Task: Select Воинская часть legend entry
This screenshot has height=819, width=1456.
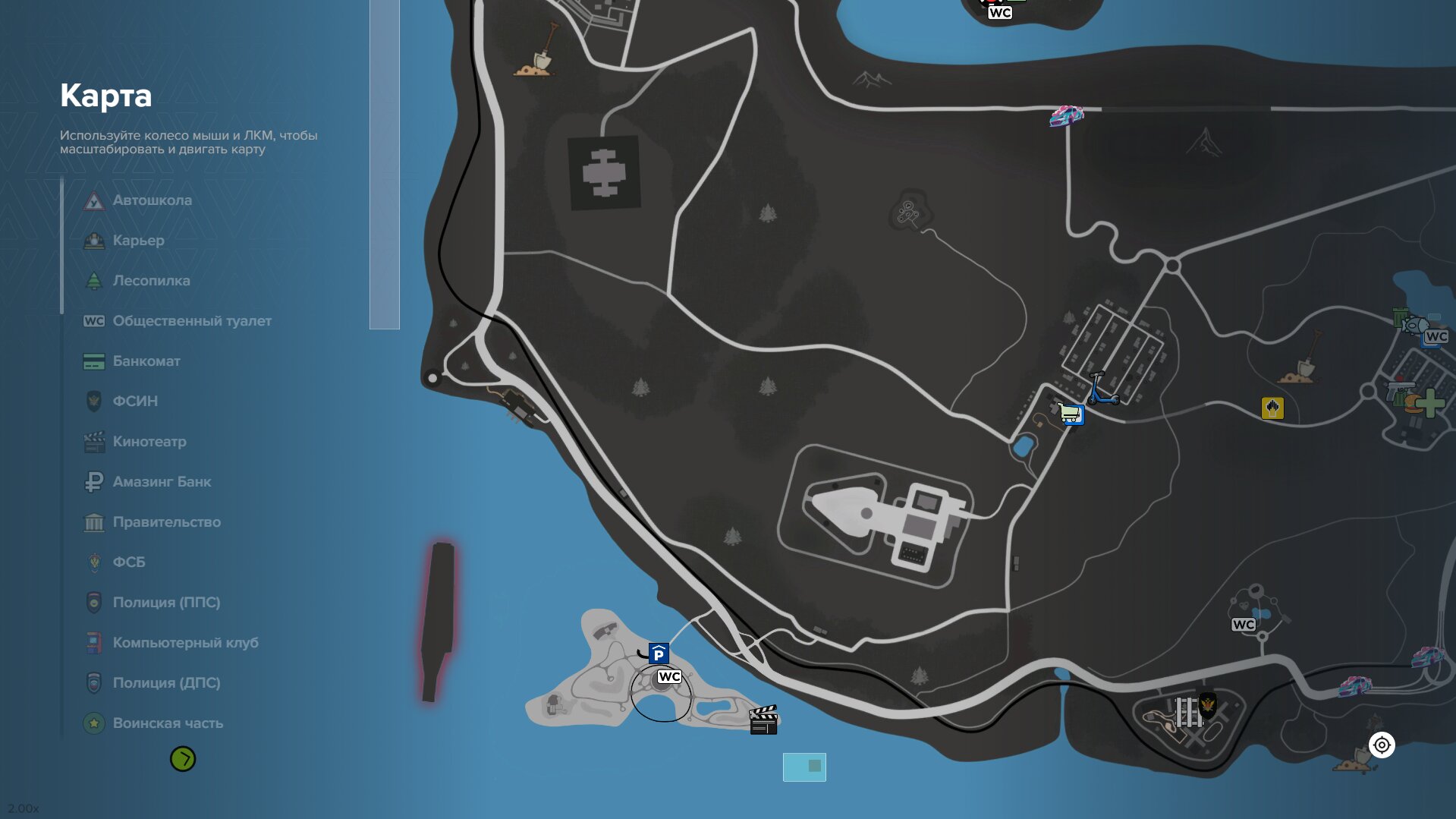Action: point(168,723)
